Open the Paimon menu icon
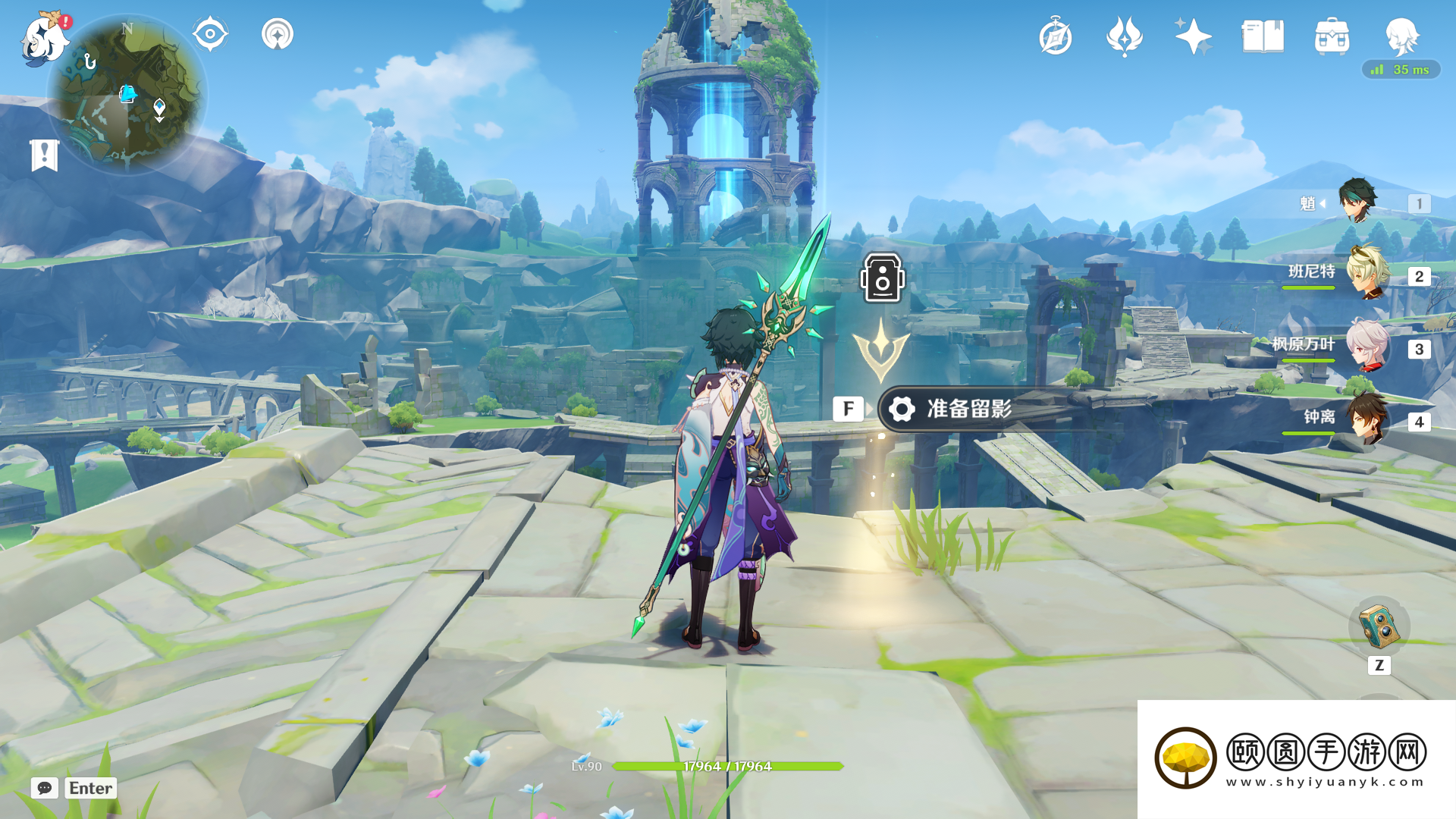 (44, 38)
